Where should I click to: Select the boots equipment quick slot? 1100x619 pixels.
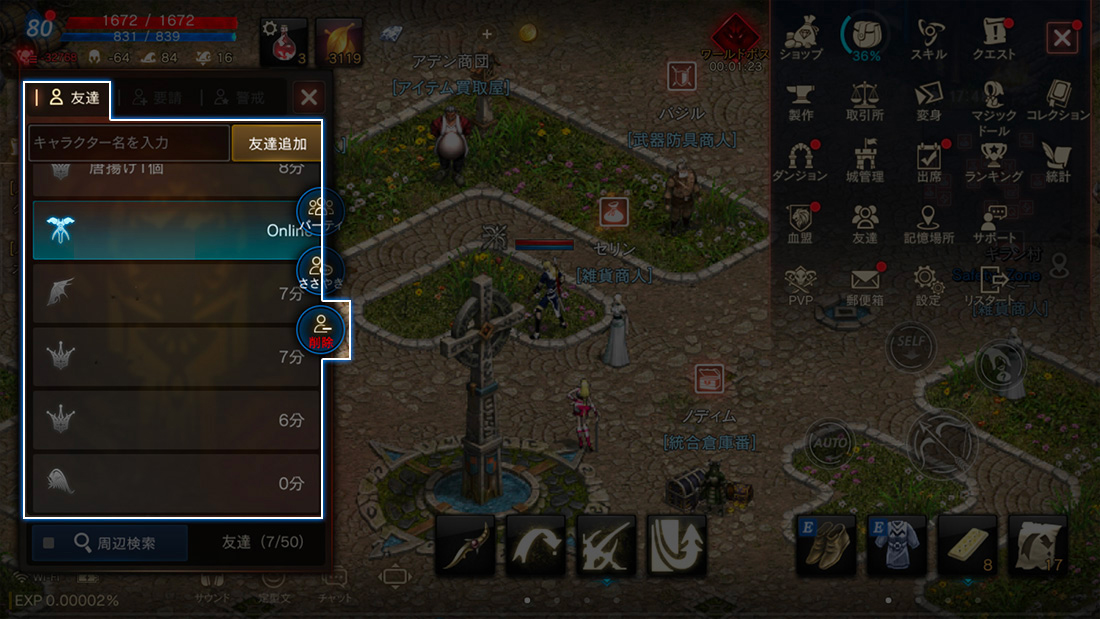point(826,544)
